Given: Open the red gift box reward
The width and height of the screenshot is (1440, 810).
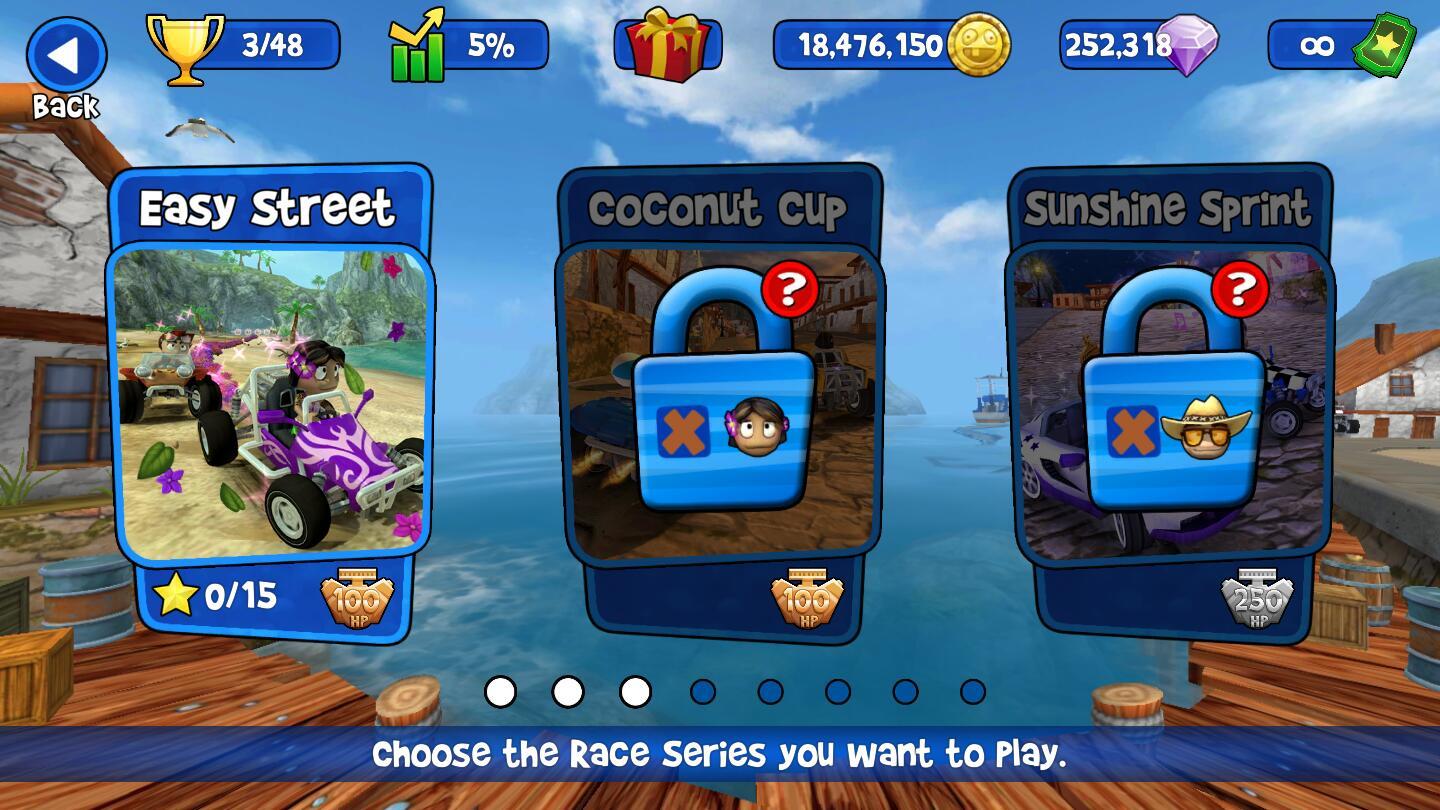Looking at the screenshot, I should (x=667, y=45).
